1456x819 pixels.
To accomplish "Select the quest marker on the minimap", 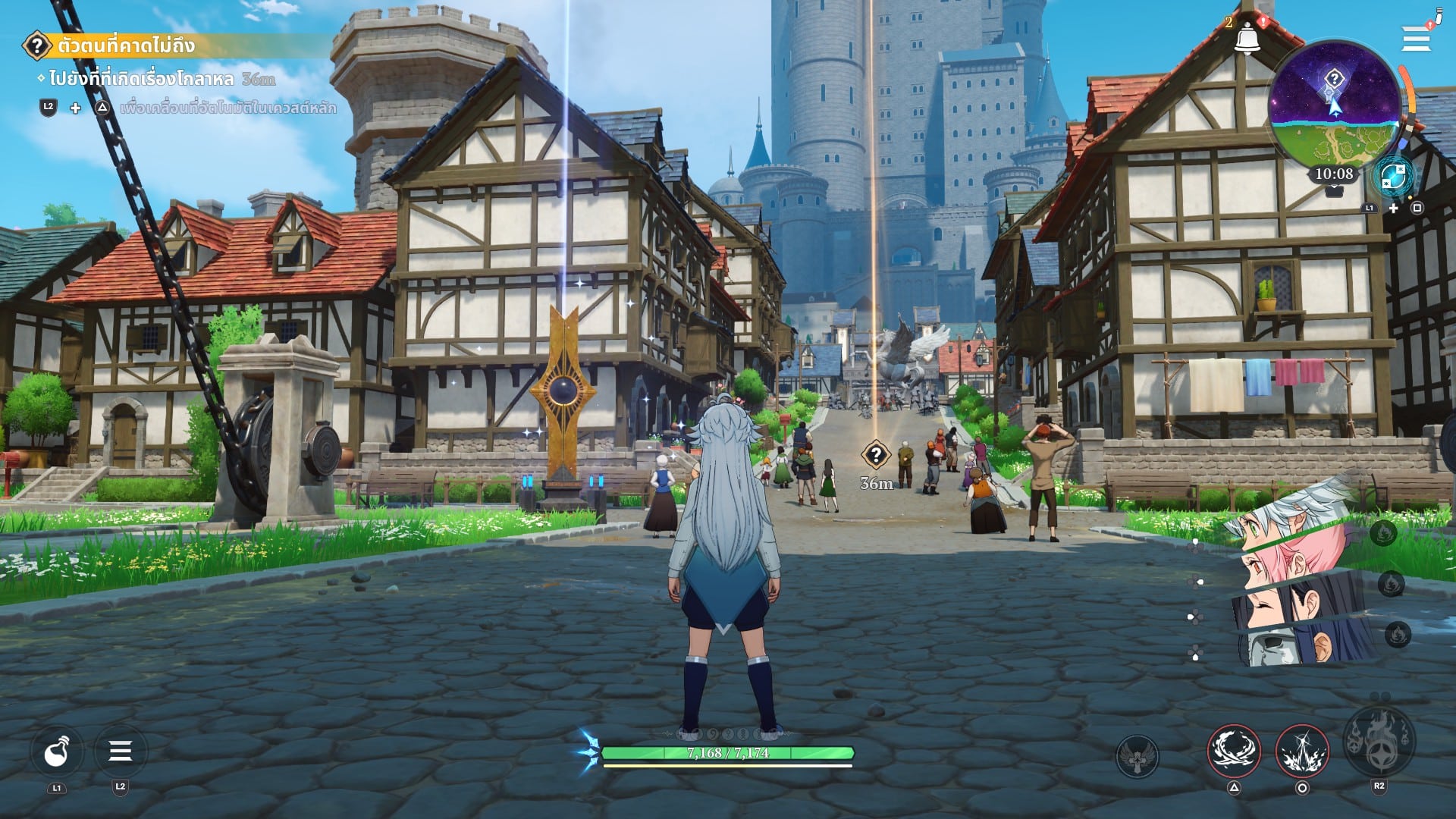I will pyautogui.click(x=1334, y=79).
